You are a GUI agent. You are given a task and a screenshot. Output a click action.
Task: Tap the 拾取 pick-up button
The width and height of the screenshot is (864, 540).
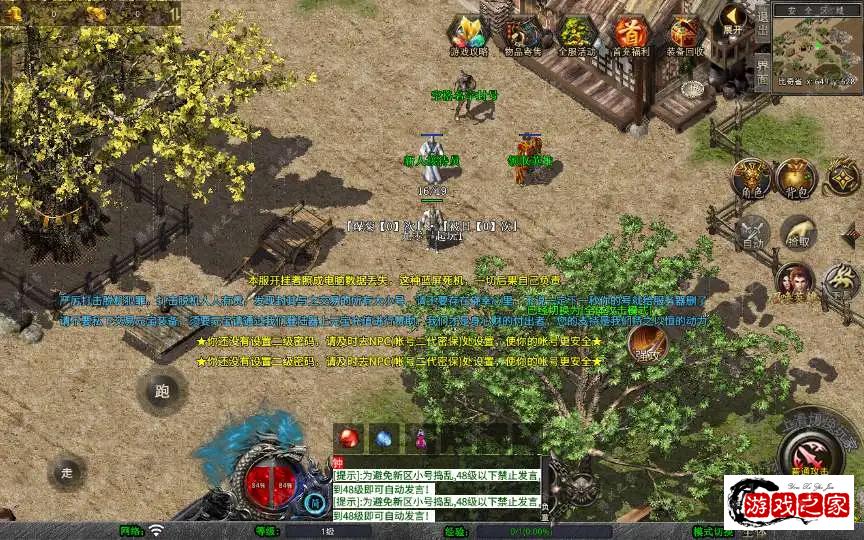pyautogui.click(x=798, y=234)
